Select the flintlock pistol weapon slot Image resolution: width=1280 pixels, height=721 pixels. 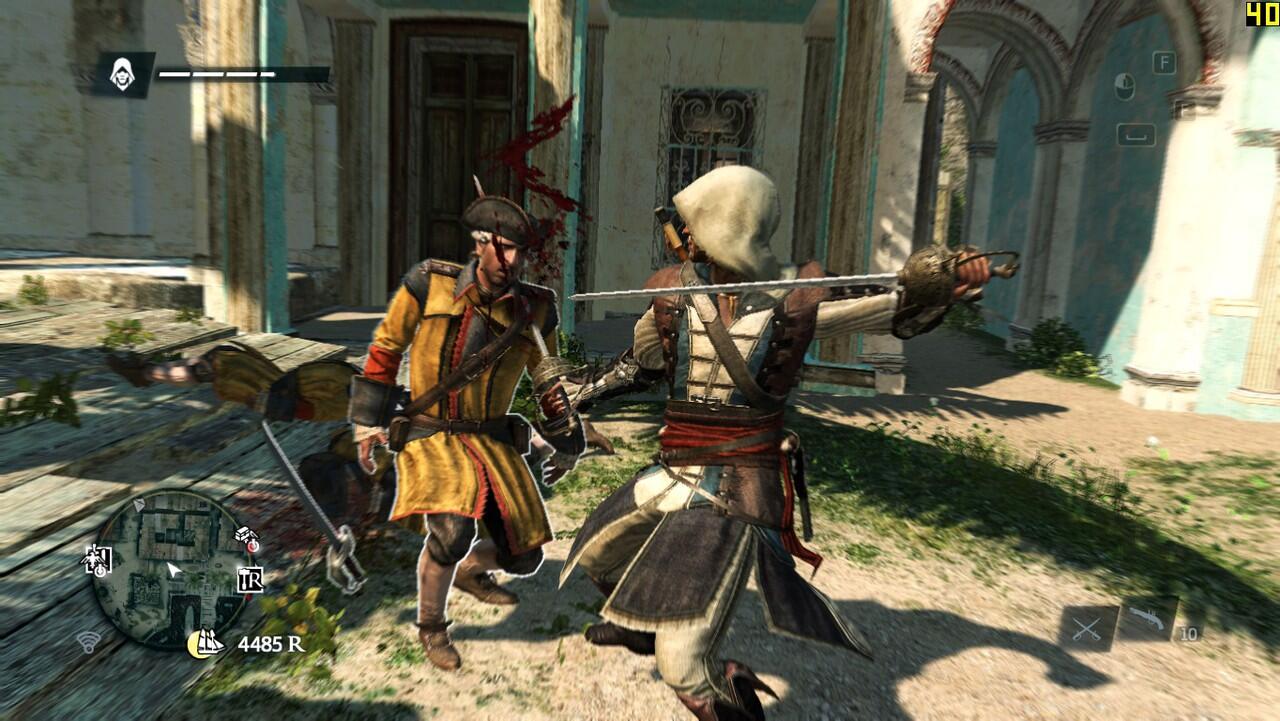pyautogui.click(x=1148, y=620)
